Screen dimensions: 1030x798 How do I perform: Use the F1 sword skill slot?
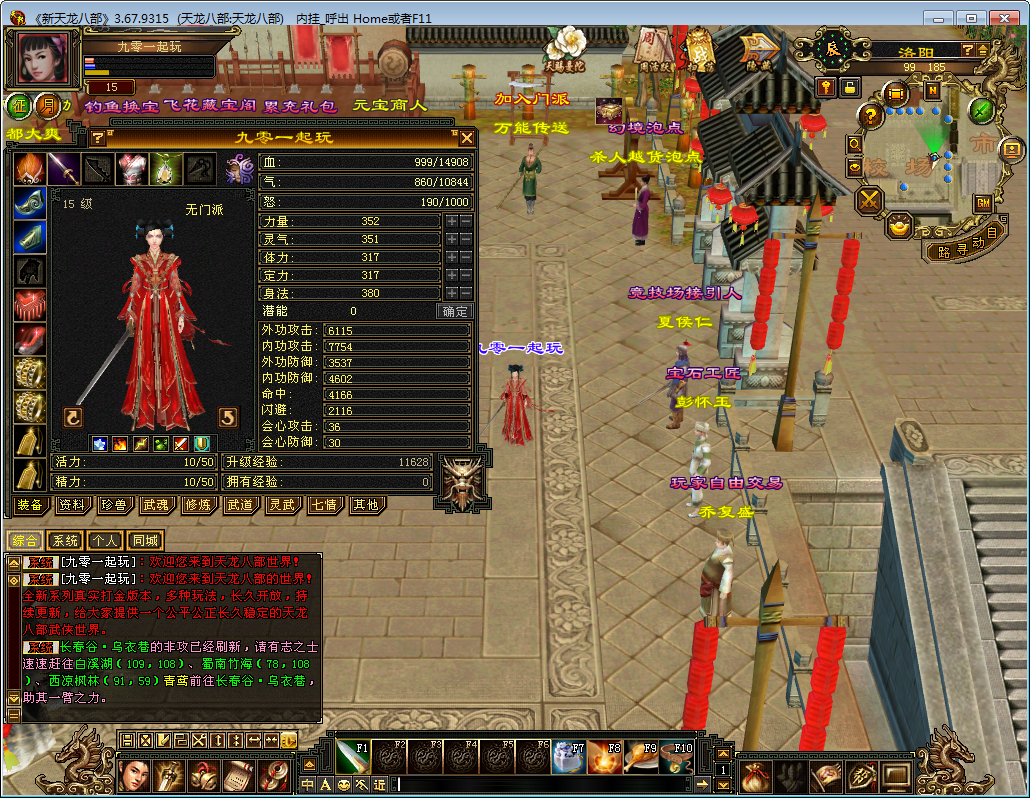click(353, 757)
